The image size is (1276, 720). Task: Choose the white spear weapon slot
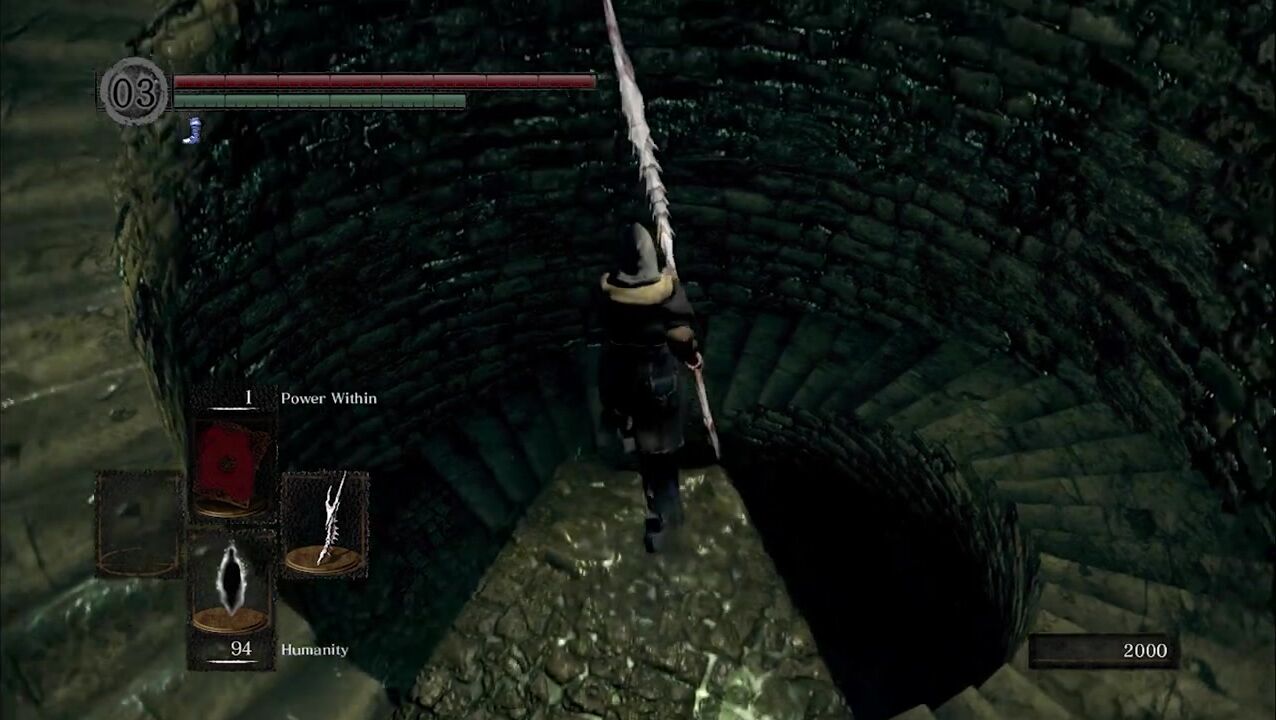point(326,524)
